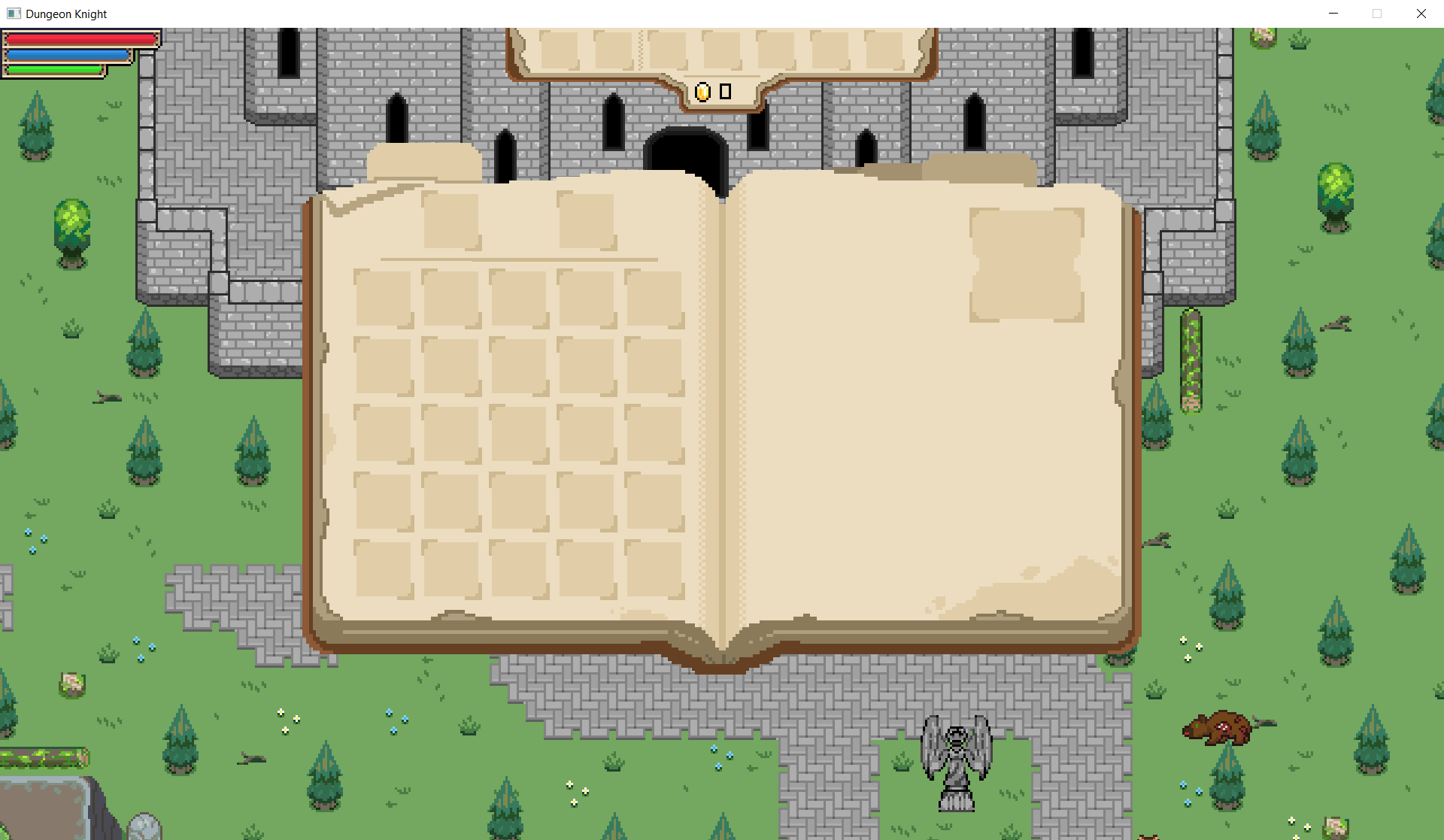Screen dimensions: 1444x840
Task: Click the middle slot of the top inventory row
Action: coord(519,300)
